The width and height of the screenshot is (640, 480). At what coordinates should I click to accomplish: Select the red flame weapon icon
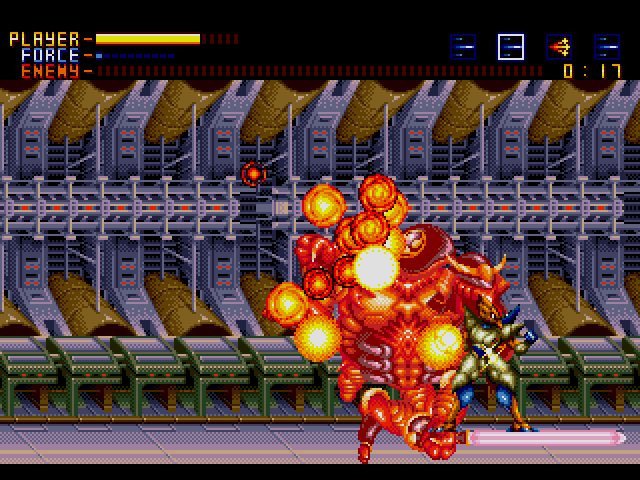(559, 46)
